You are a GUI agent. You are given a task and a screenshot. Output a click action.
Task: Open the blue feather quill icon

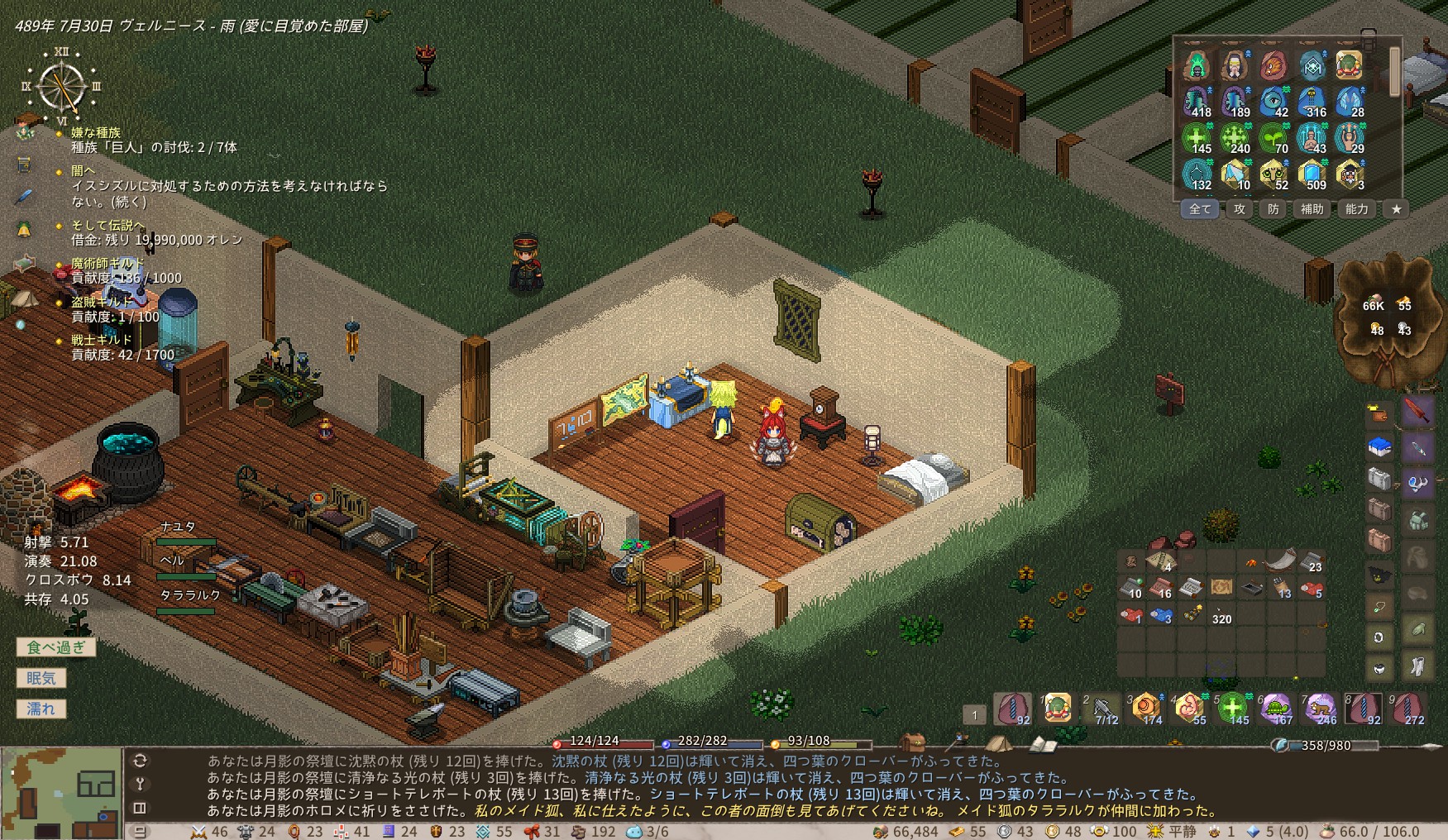[24, 197]
